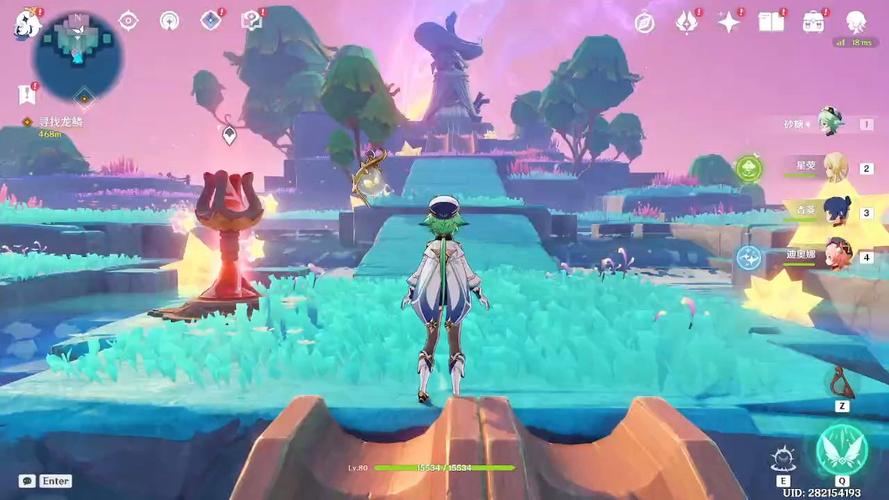Open the circular minimap
The height and width of the screenshot is (500, 889).
coord(77,55)
